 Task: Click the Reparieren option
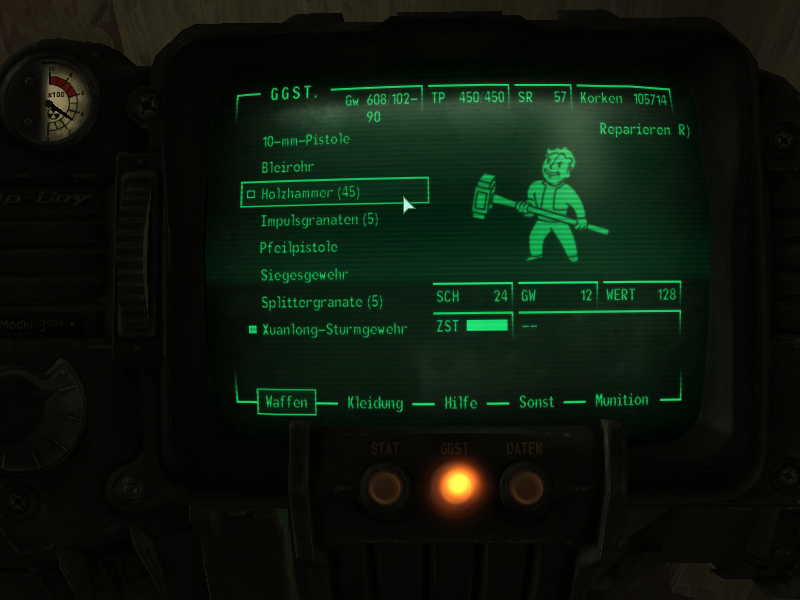[x=645, y=130]
